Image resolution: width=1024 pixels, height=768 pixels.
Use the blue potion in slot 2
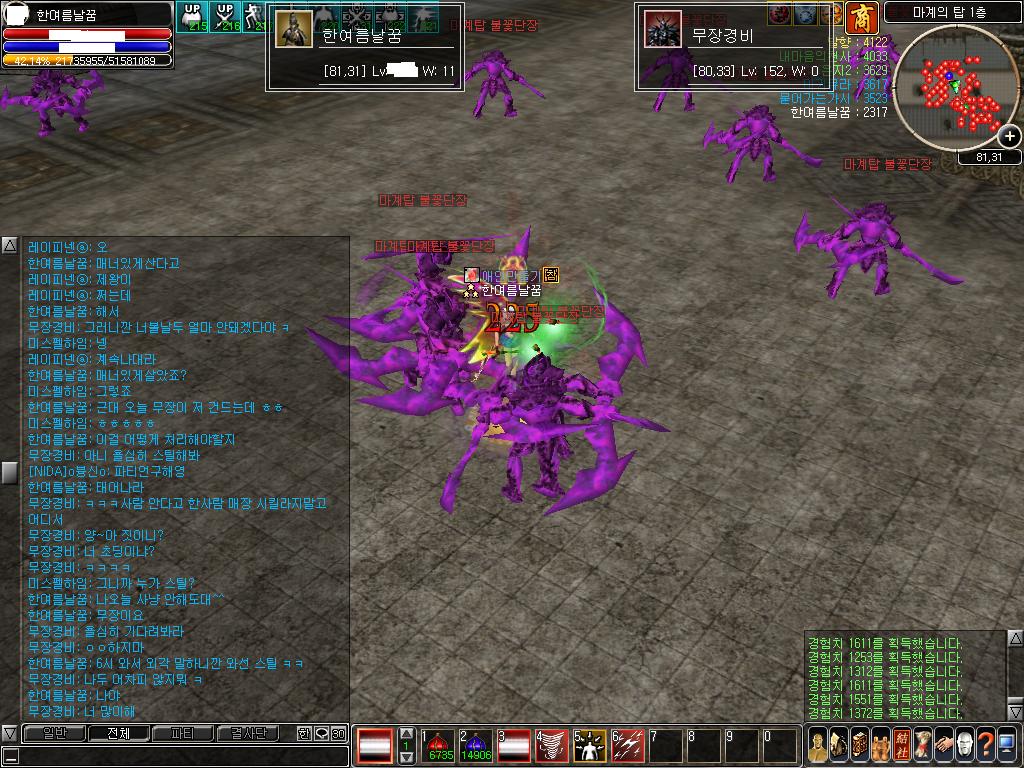477,745
